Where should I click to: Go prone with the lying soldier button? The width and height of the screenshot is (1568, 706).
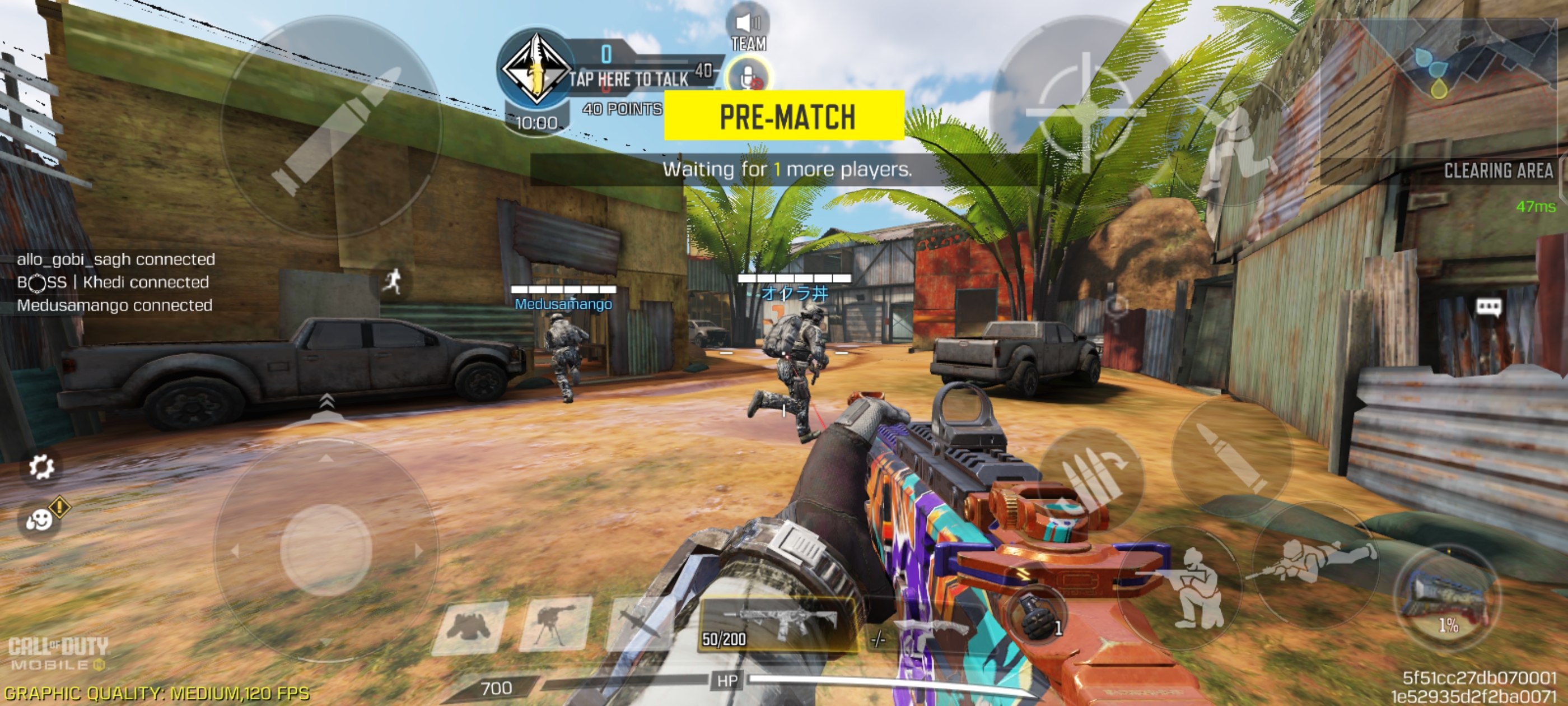(x=1315, y=560)
